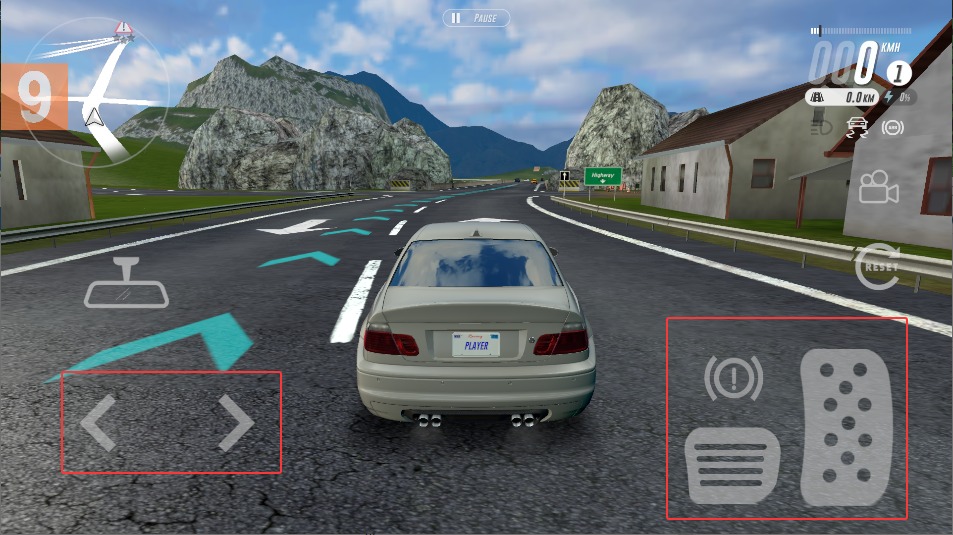Image resolution: width=953 pixels, height=535 pixels.
Task: Toggle traction control skidding-car icon
Action: click(857, 128)
